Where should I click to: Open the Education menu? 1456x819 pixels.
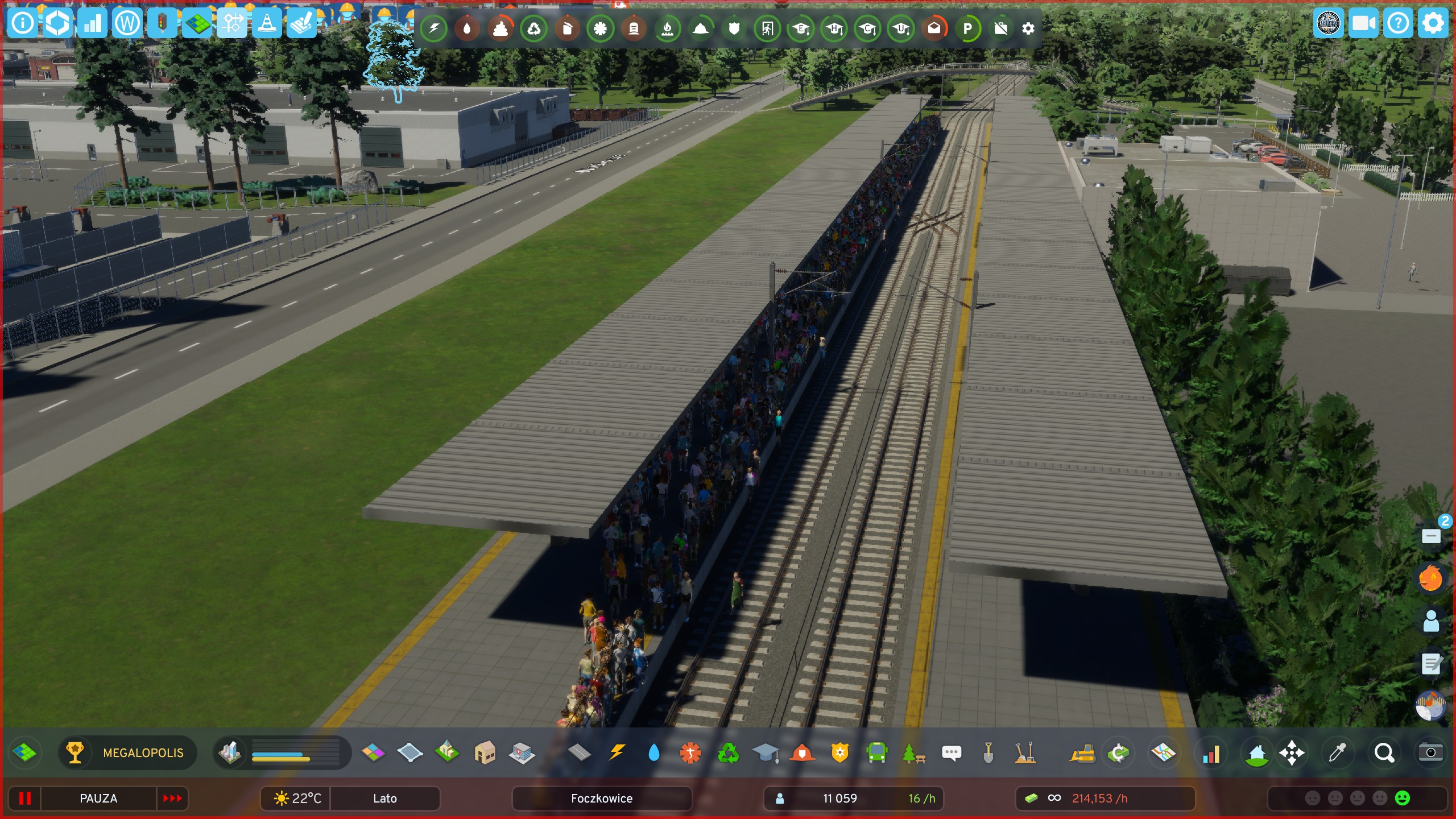click(764, 753)
